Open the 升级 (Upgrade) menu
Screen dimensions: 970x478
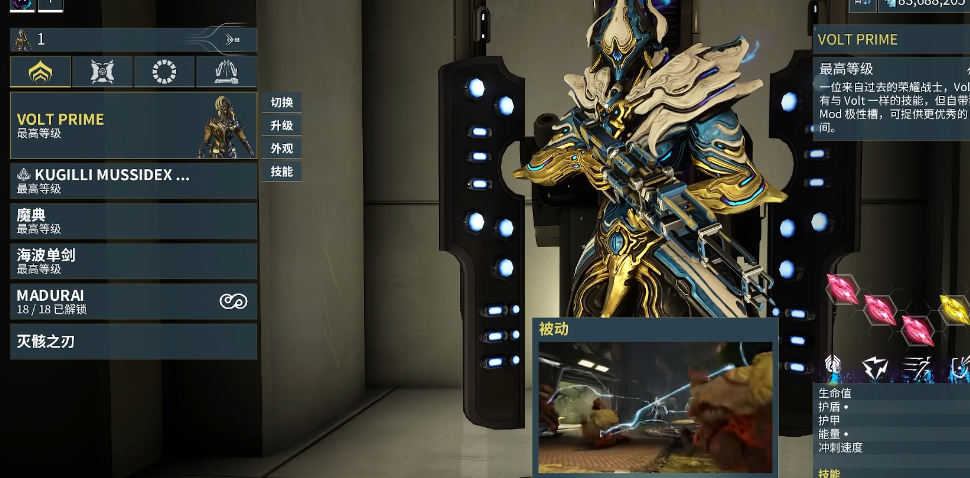(x=281, y=125)
